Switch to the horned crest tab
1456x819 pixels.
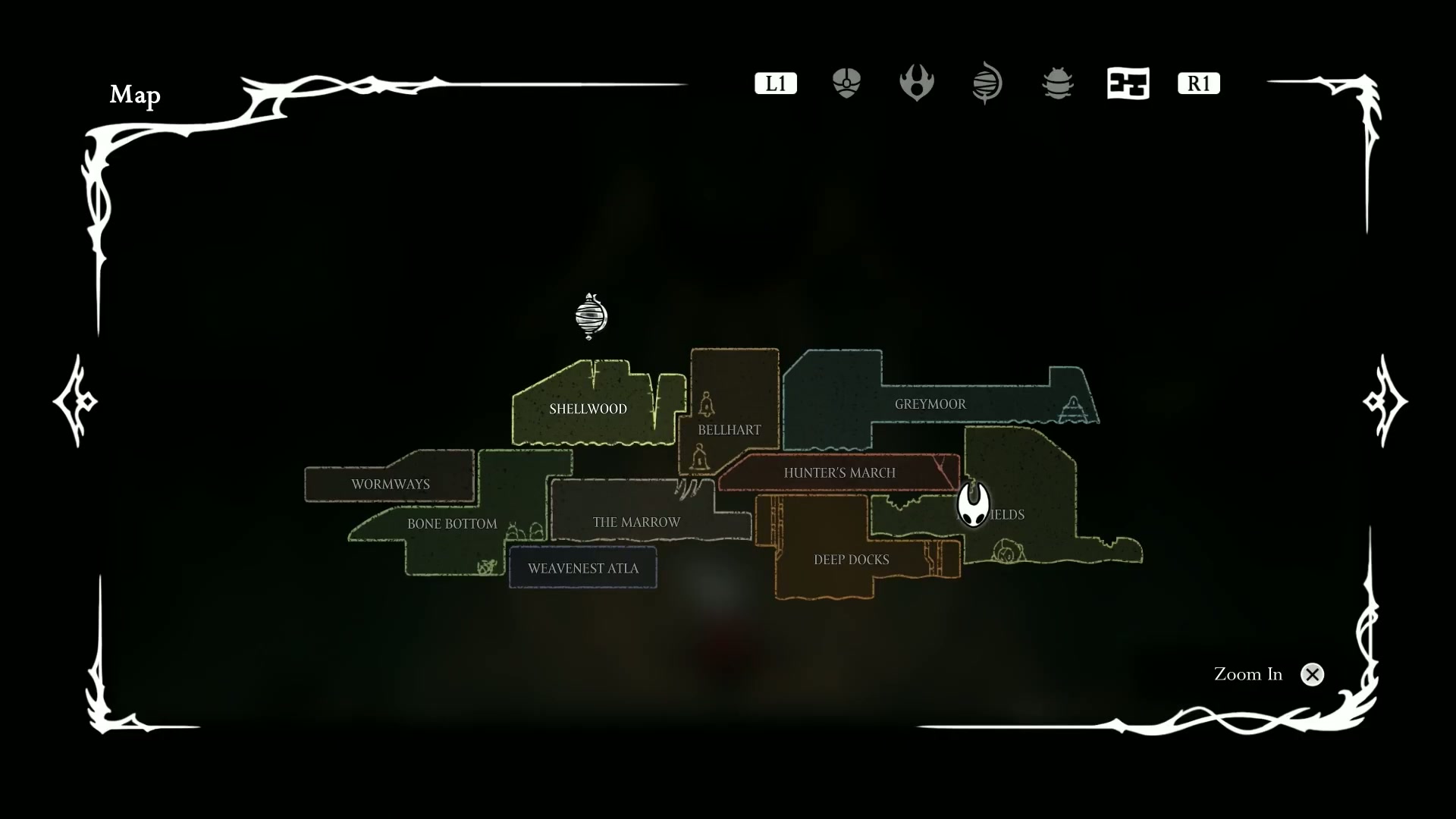tap(916, 83)
